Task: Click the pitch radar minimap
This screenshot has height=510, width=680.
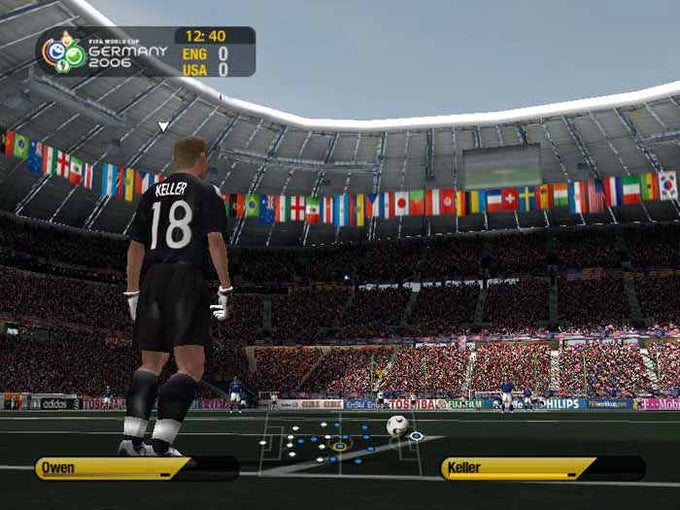Action: (x=340, y=443)
